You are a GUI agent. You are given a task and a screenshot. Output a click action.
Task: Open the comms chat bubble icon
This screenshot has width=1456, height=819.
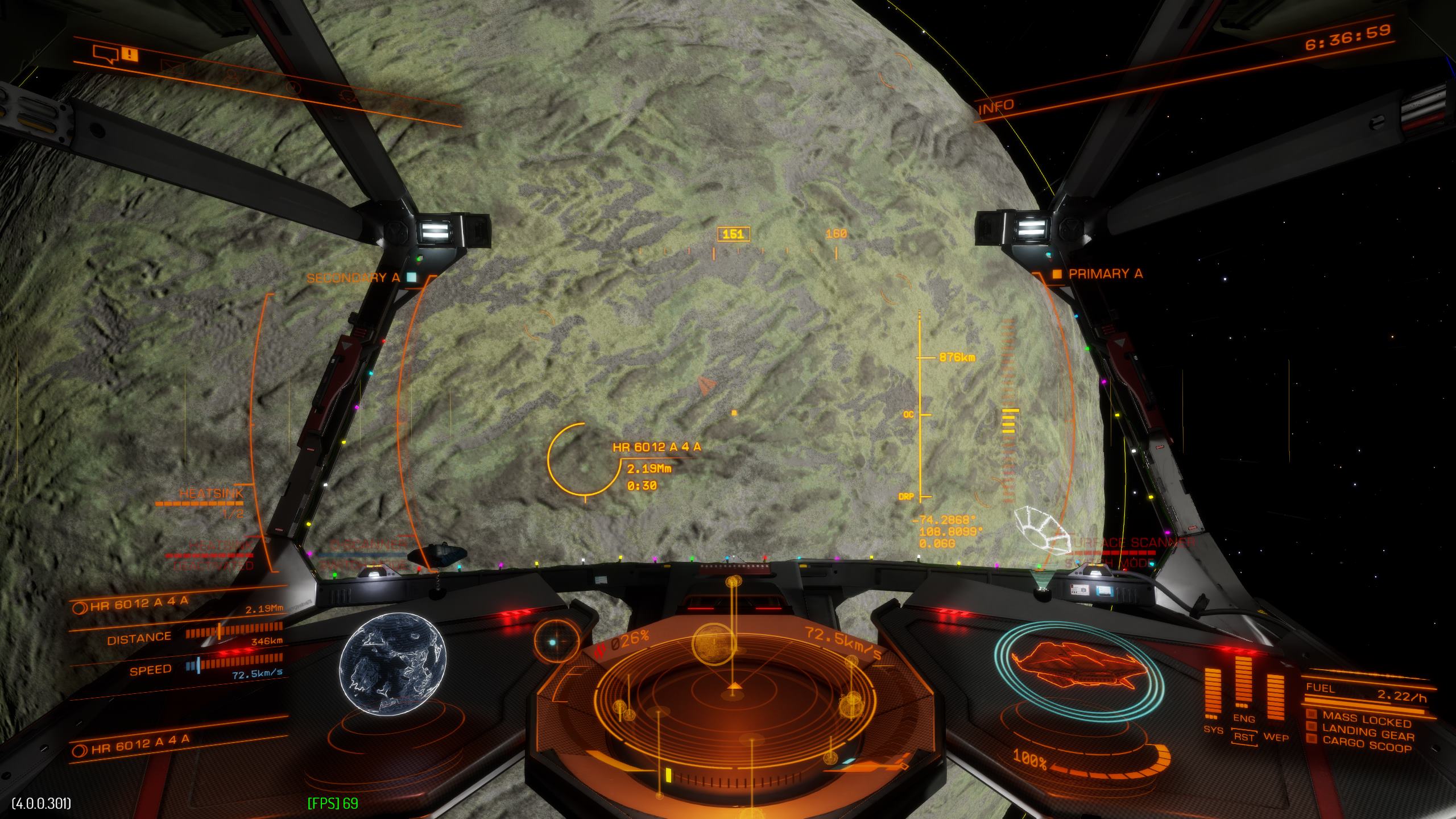[x=106, y=55]
